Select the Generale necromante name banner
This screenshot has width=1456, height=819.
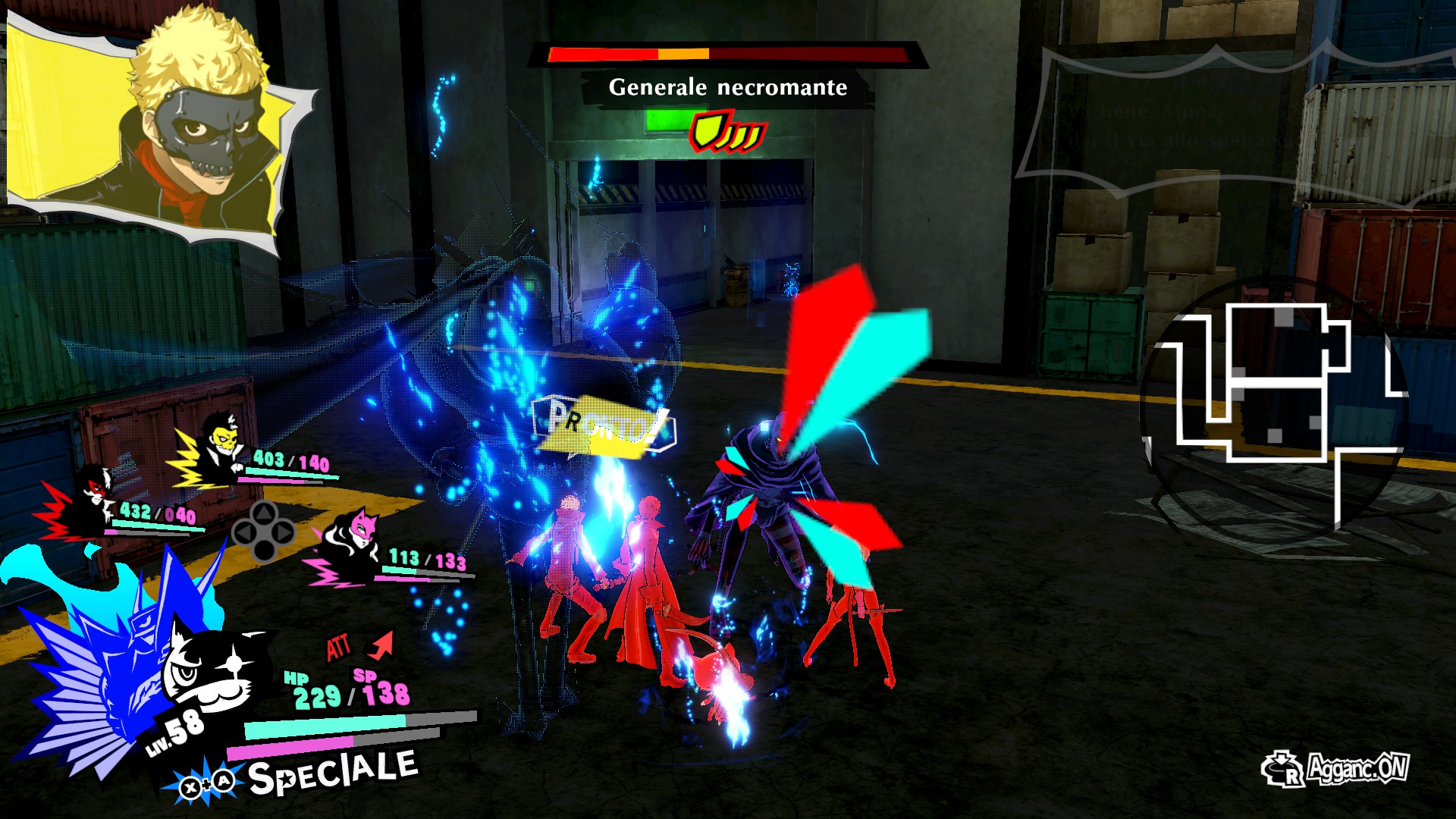point(726,86)
